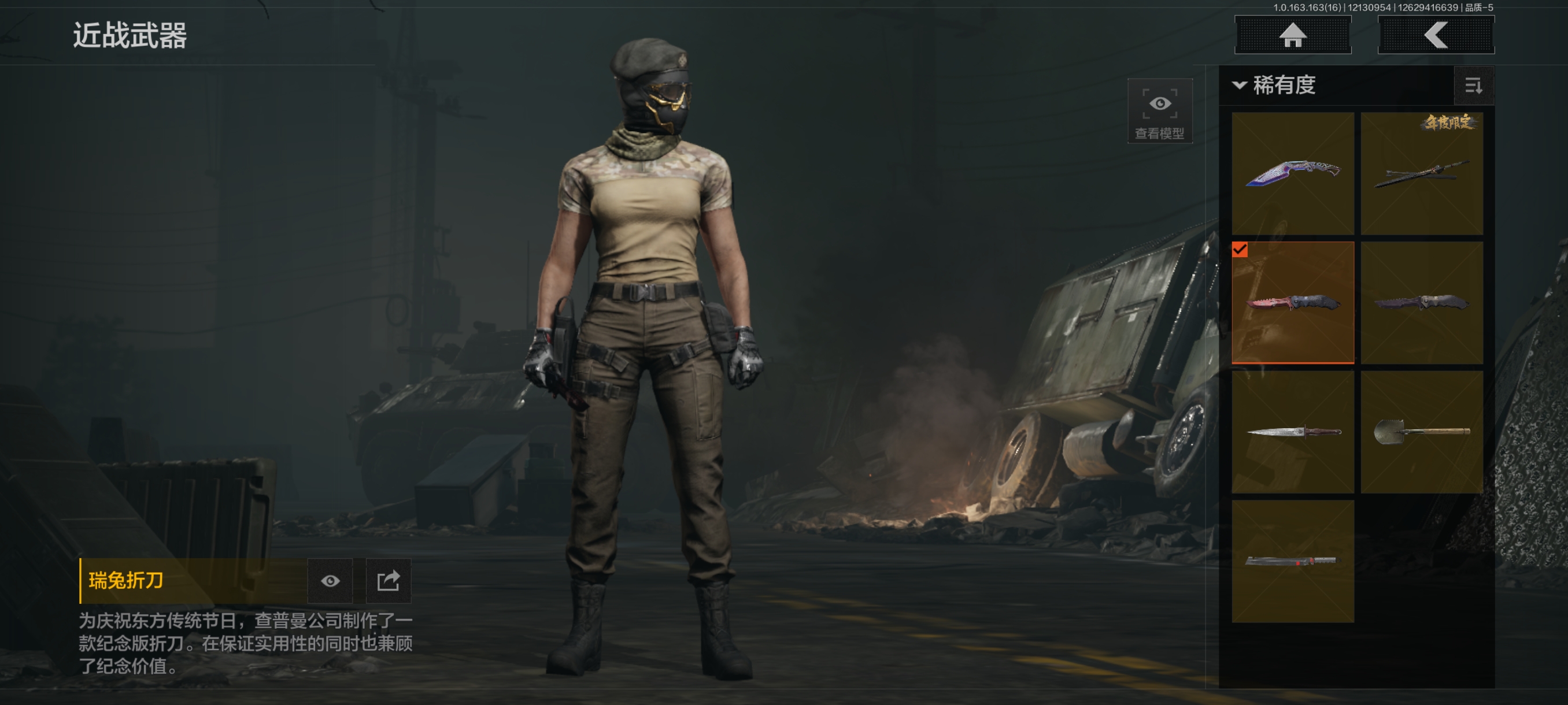The width and height of the screenshot is (1568, 705).
Task: Choose the 年度限定 sword skin
Action: click(x=1421, y=173)
